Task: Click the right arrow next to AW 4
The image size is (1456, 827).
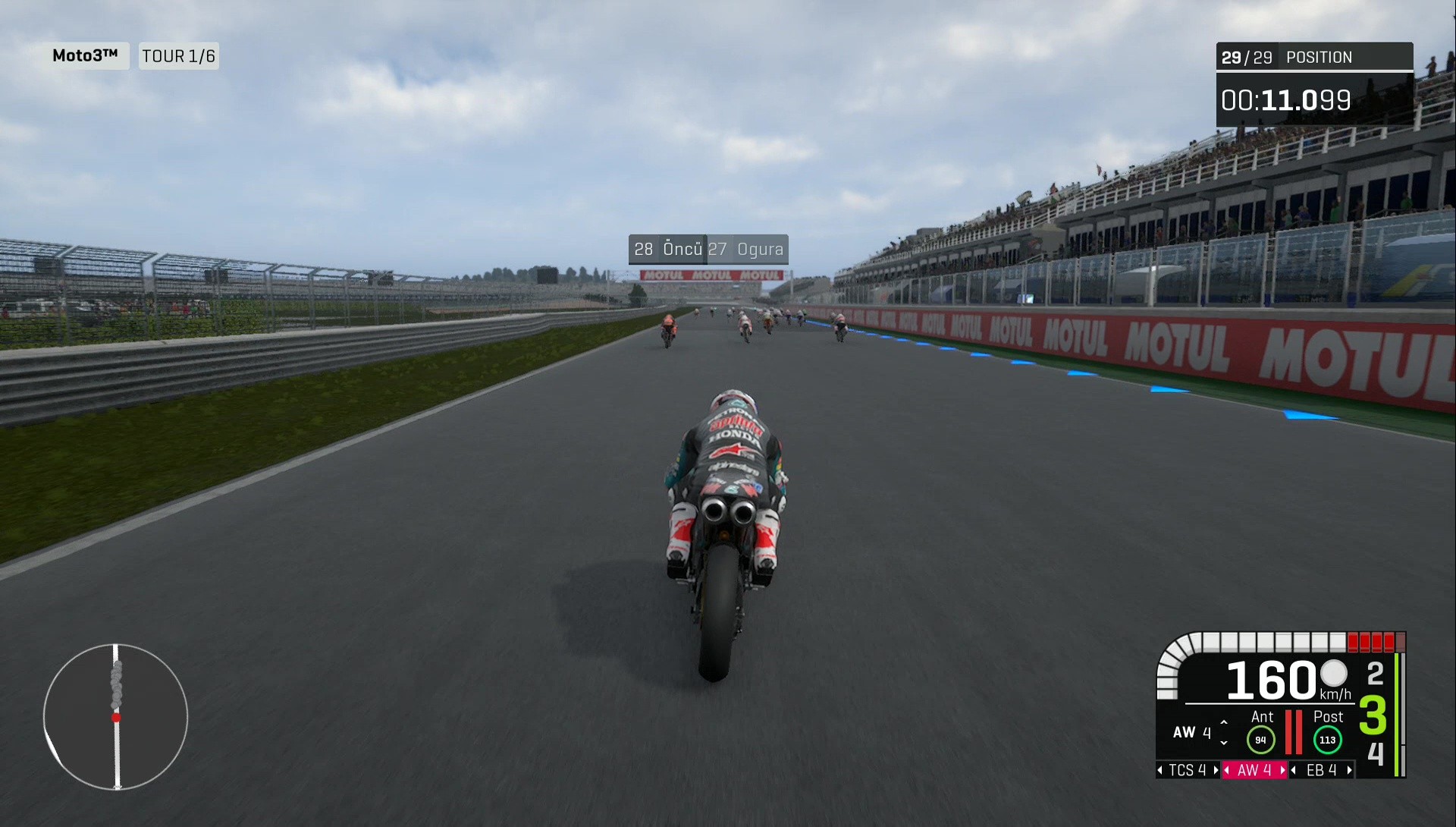Action: (x=1282, y=771)
